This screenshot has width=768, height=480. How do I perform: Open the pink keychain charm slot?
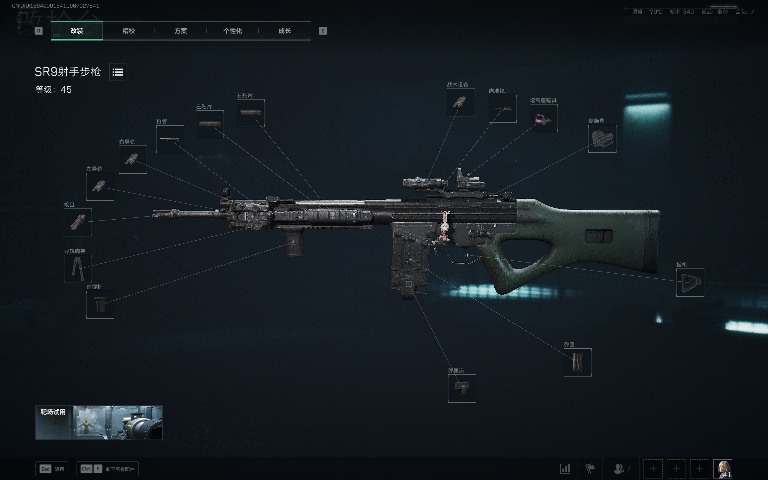544,120
